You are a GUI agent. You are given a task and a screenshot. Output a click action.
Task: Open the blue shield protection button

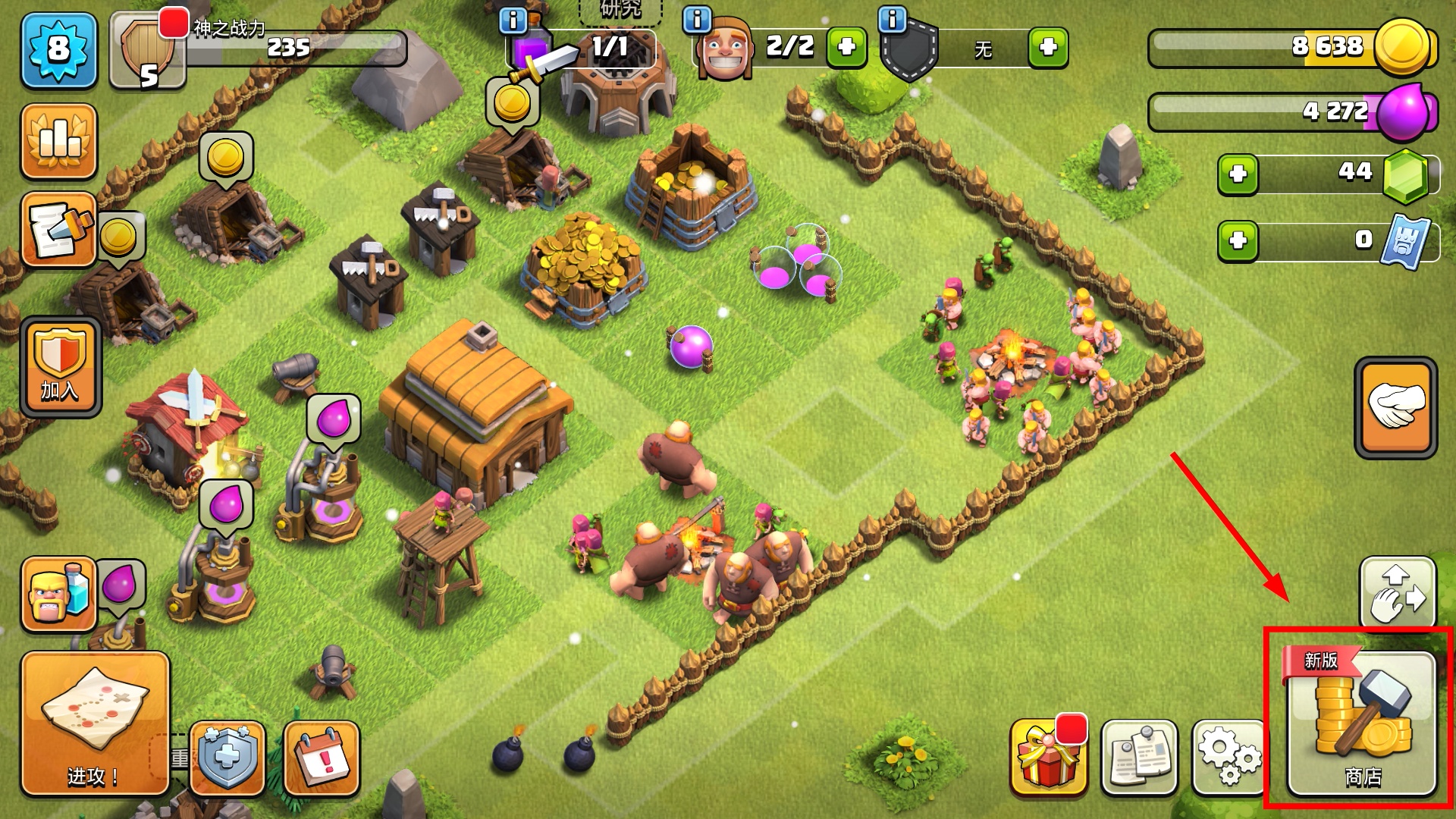pos(227,757)
